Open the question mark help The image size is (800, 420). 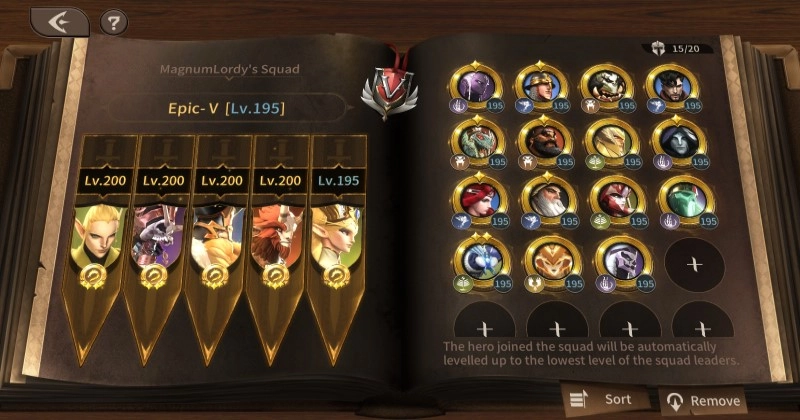click(x=115, y=22)
